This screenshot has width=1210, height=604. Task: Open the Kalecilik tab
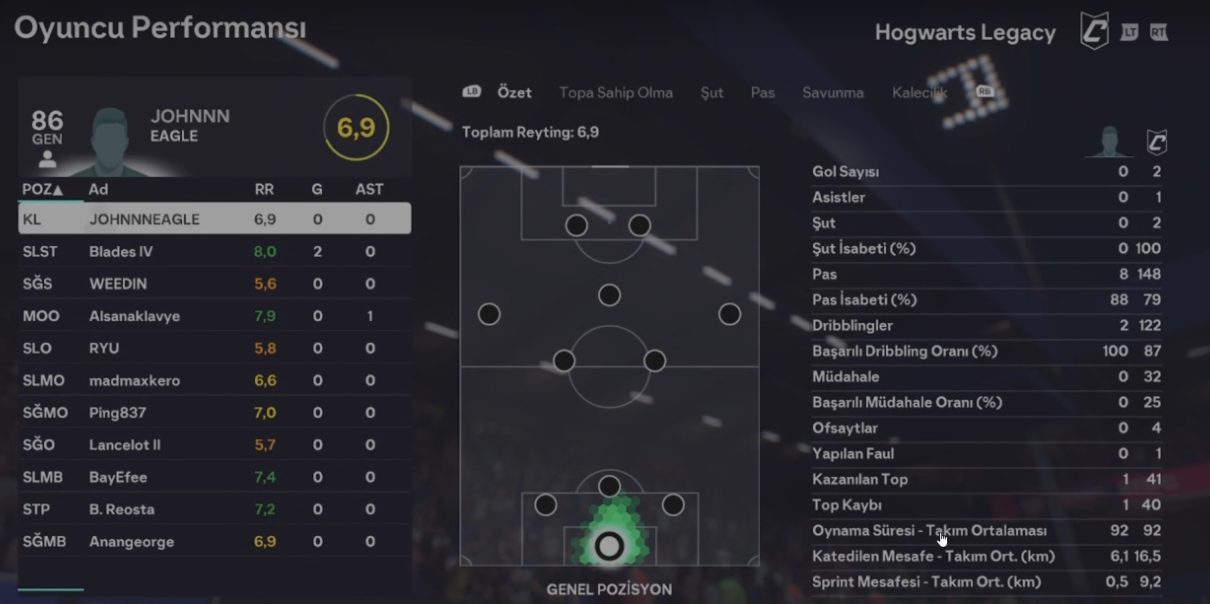pos(919,93)
